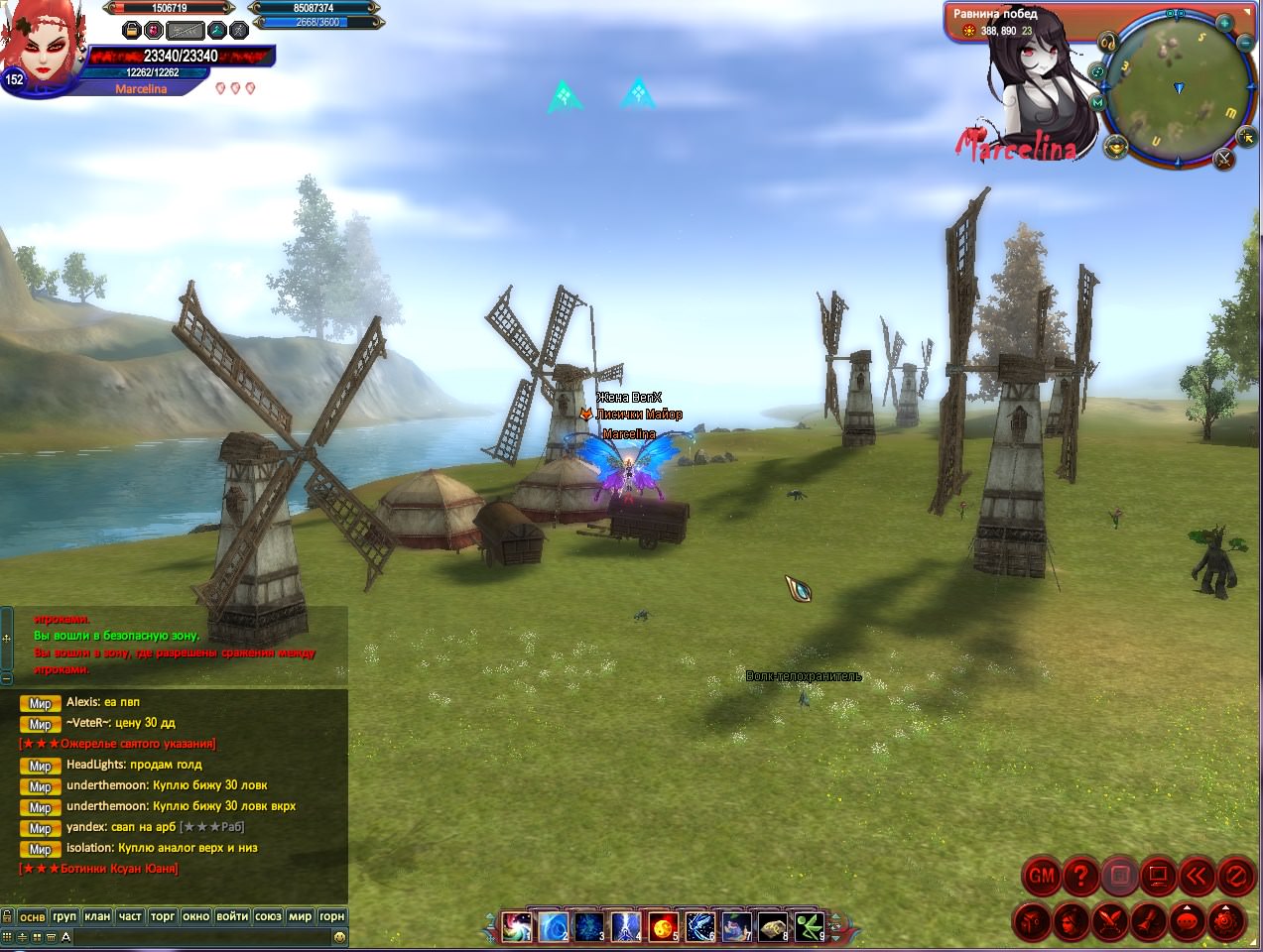The image size is (1263, 952).
Task: Click the circular minimap
Action: pyautogui.click(x=1177, y=89)
